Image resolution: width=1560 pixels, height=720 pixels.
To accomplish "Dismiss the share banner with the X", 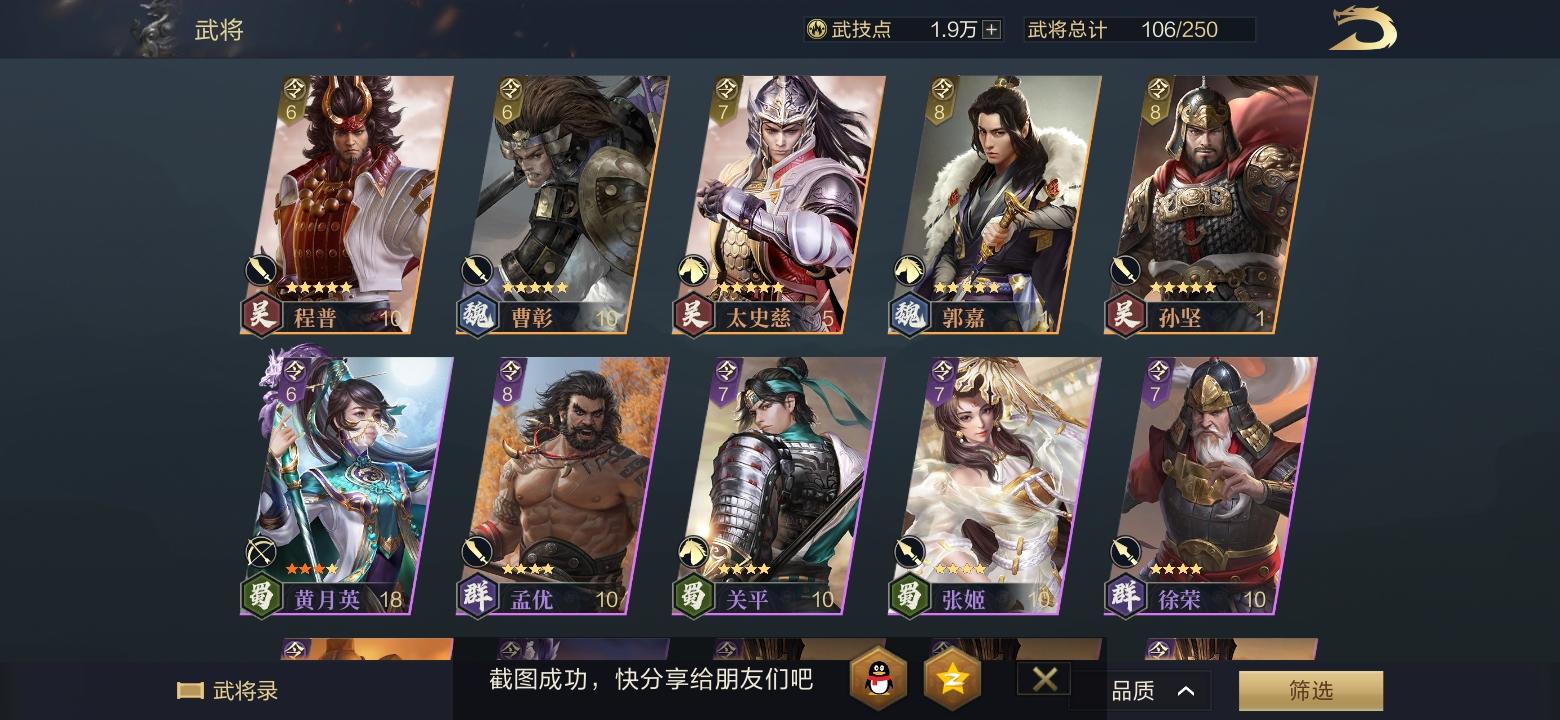I will coord(1043,679).
